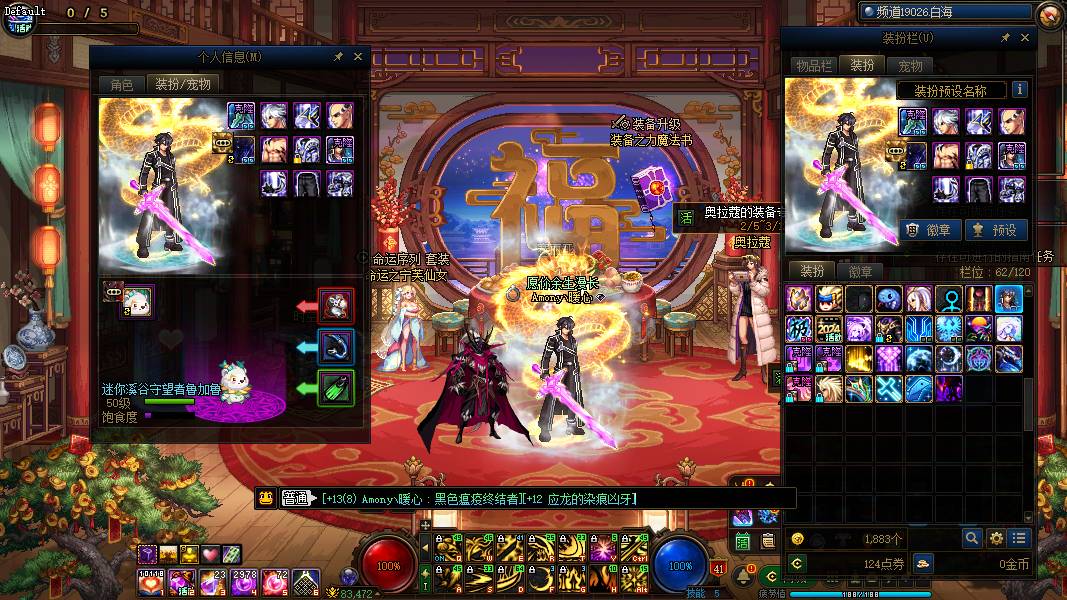Open the 预设 preset button
Screen dimensions: 1067x600
tap(994, 230)
